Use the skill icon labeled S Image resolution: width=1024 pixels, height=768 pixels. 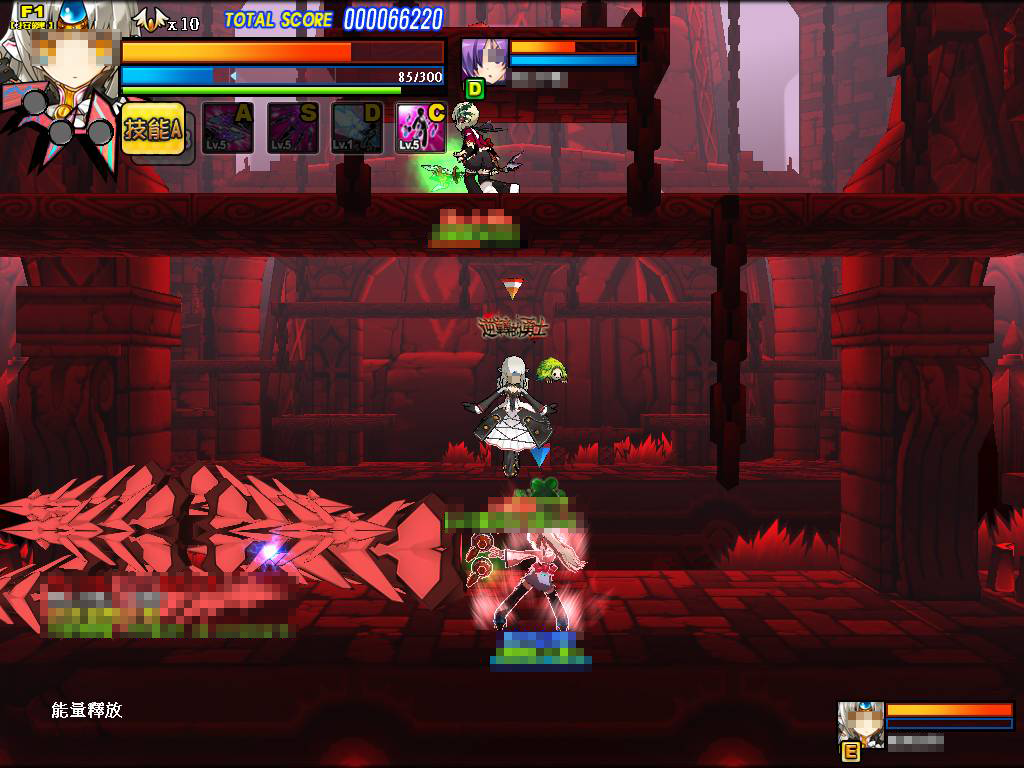293,129
